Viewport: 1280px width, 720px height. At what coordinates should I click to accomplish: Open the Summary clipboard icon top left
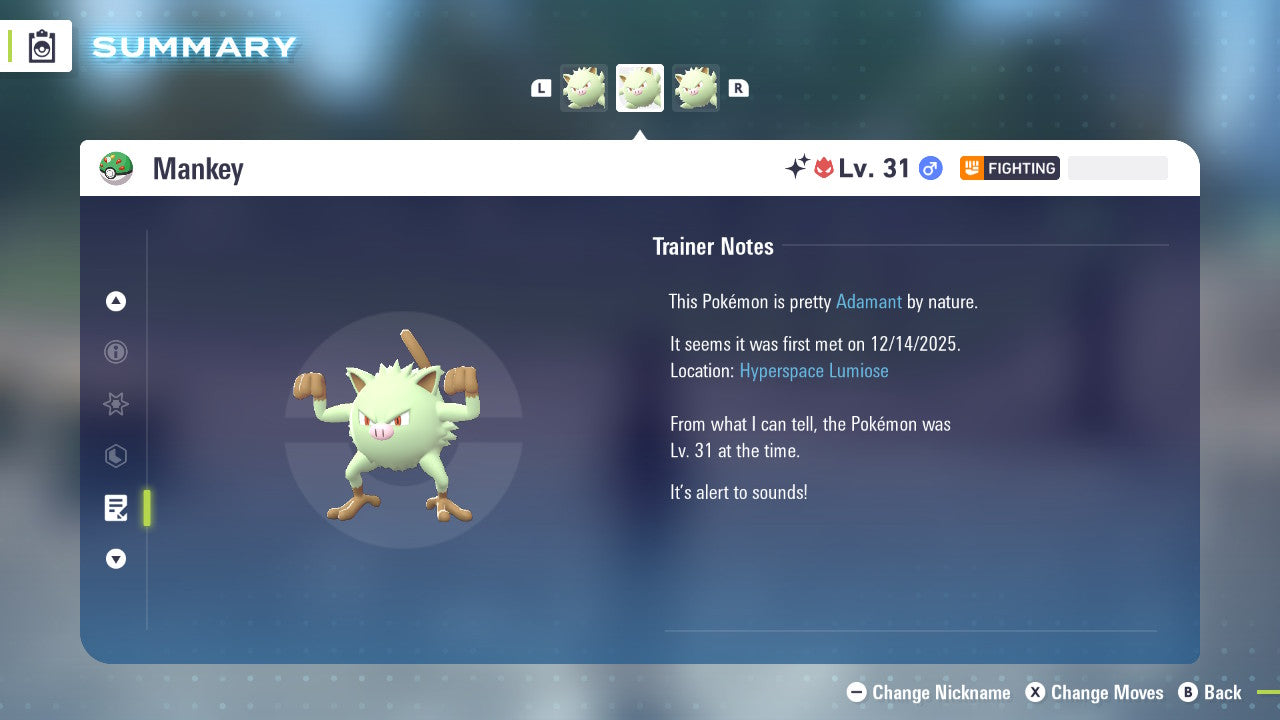pyautogui.click(x=42, y=45)
